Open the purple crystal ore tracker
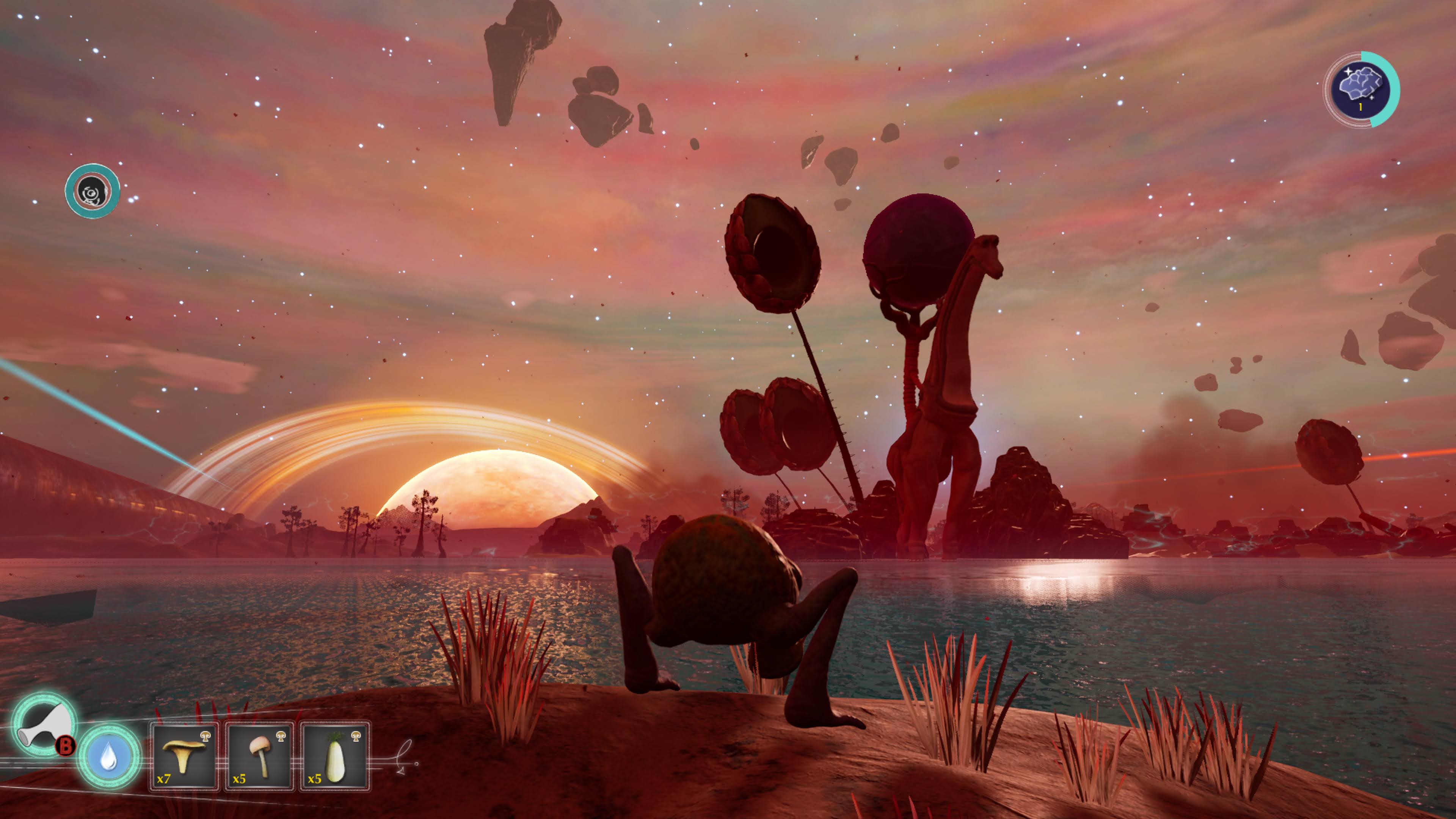Image resolution: width=1456 pixels, height=819 pixels. click(1362, 89)
